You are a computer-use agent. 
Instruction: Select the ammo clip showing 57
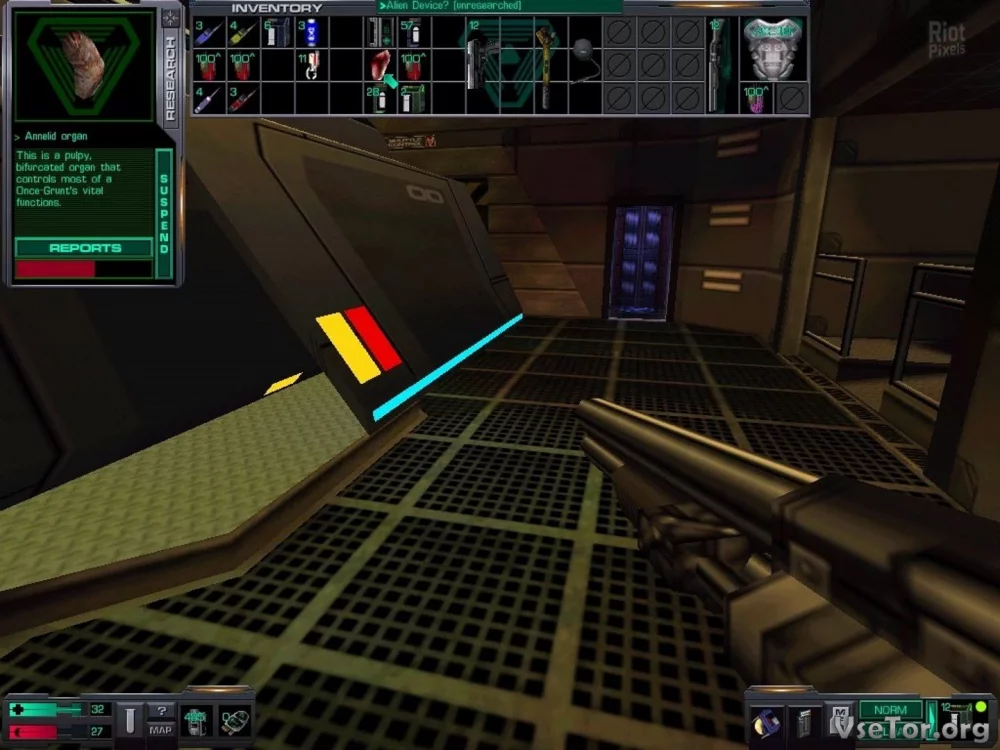[411, 32]
